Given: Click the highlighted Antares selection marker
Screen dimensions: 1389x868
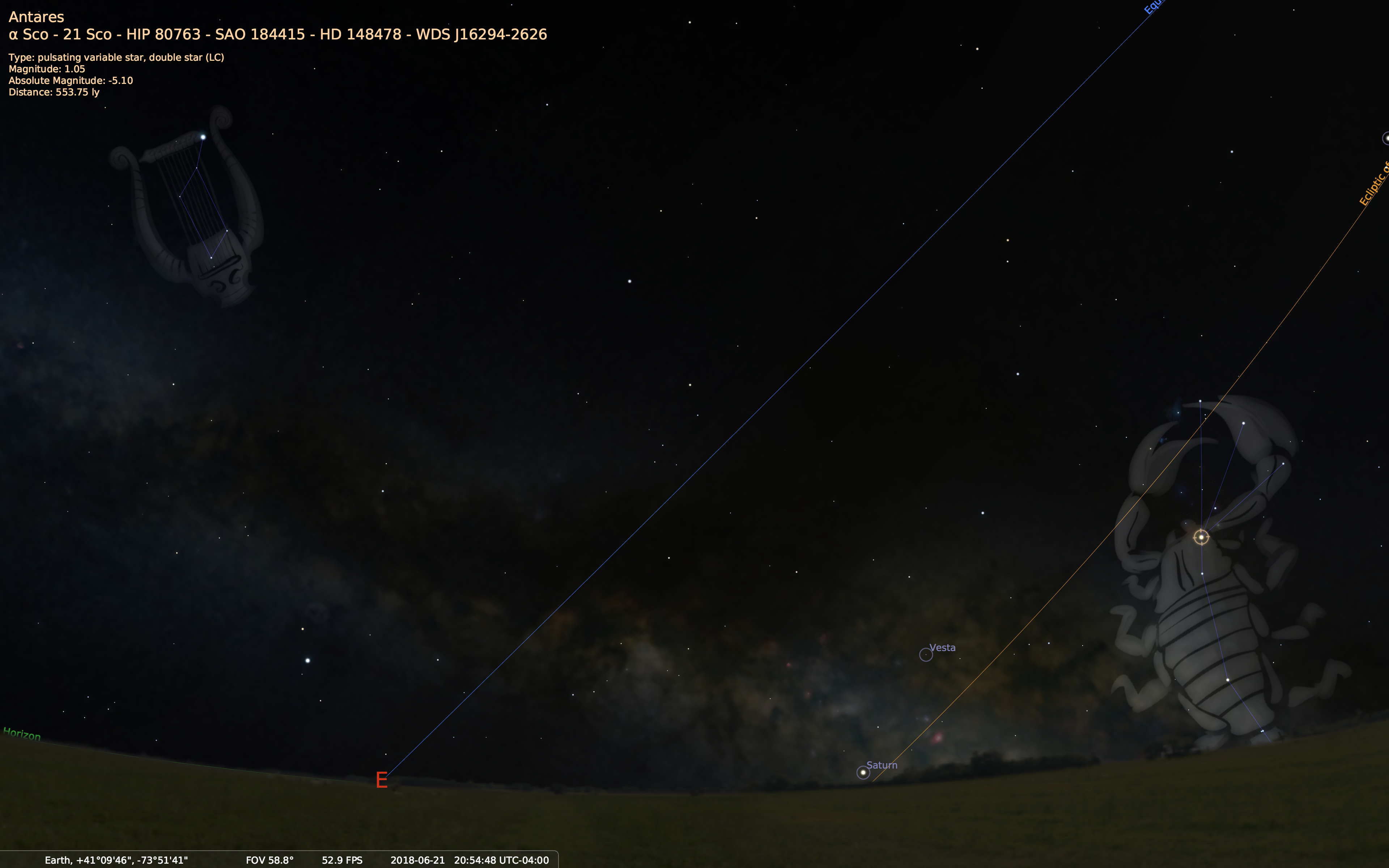Looking at the screenshot, I should pyautogui.click(x=1201, y=537).
